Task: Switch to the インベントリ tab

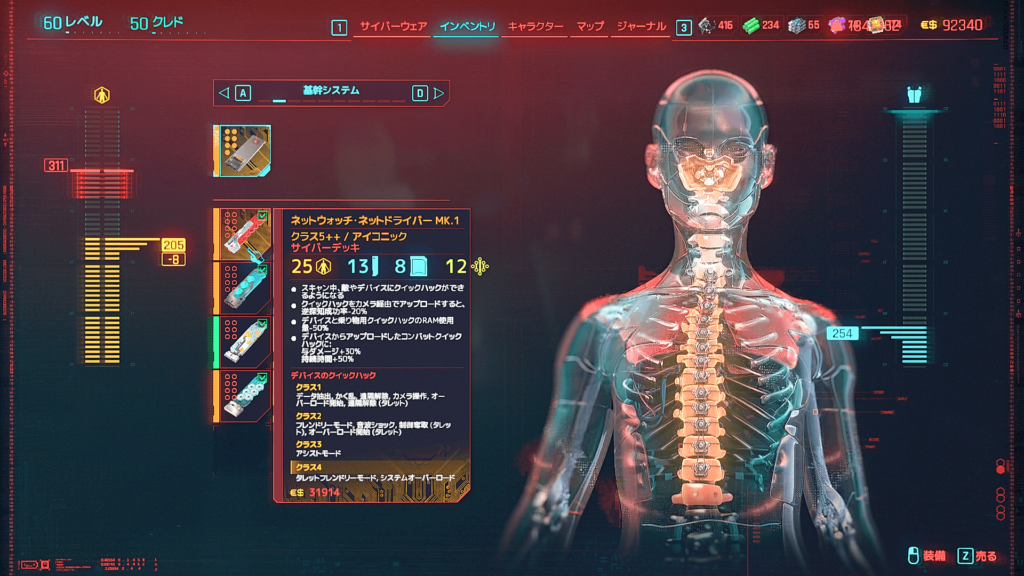Action: point(467,26)
